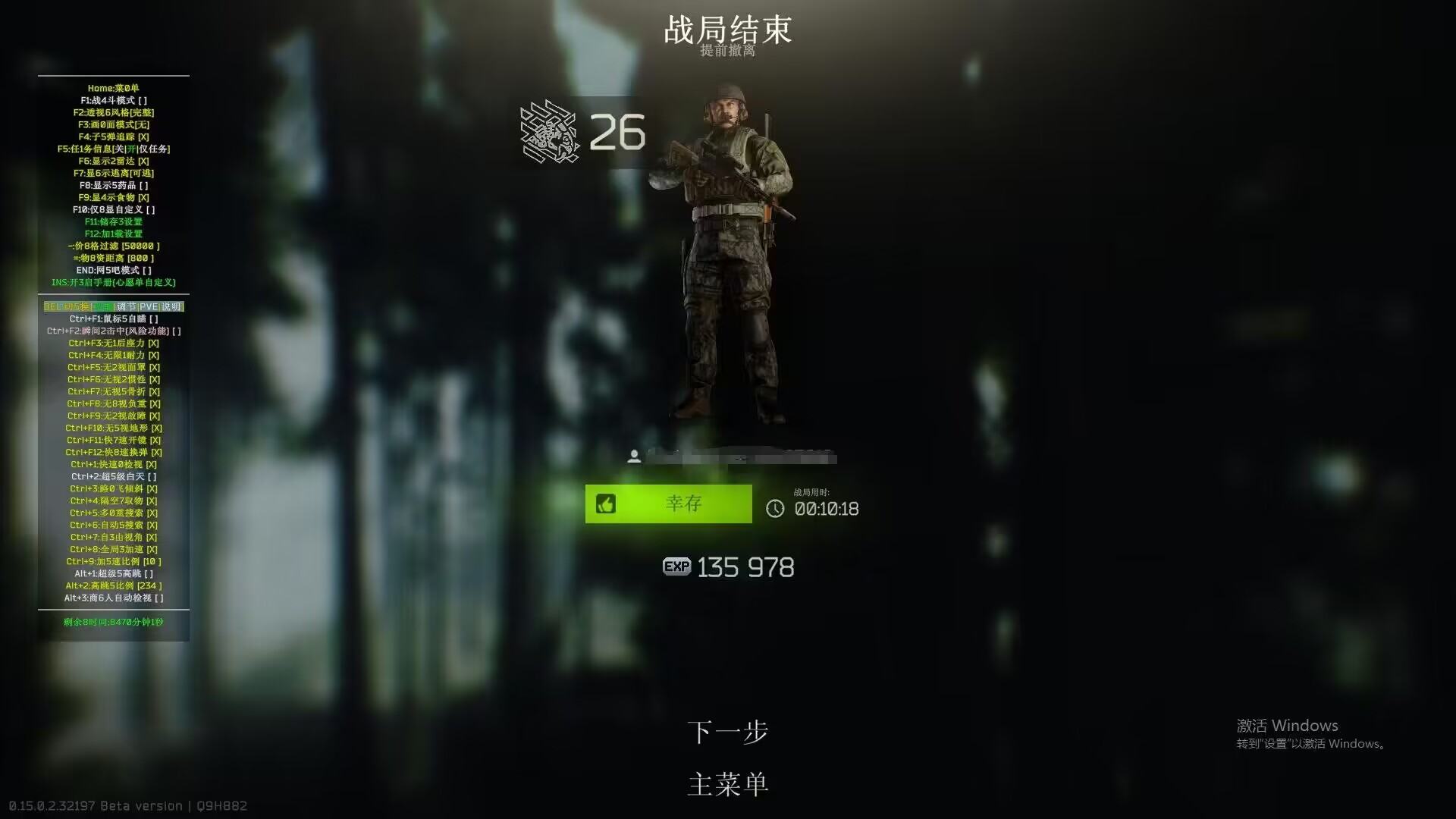Click the 下一步 button
The width and height of the screenshot is (1456, 819).
(728, 731)
